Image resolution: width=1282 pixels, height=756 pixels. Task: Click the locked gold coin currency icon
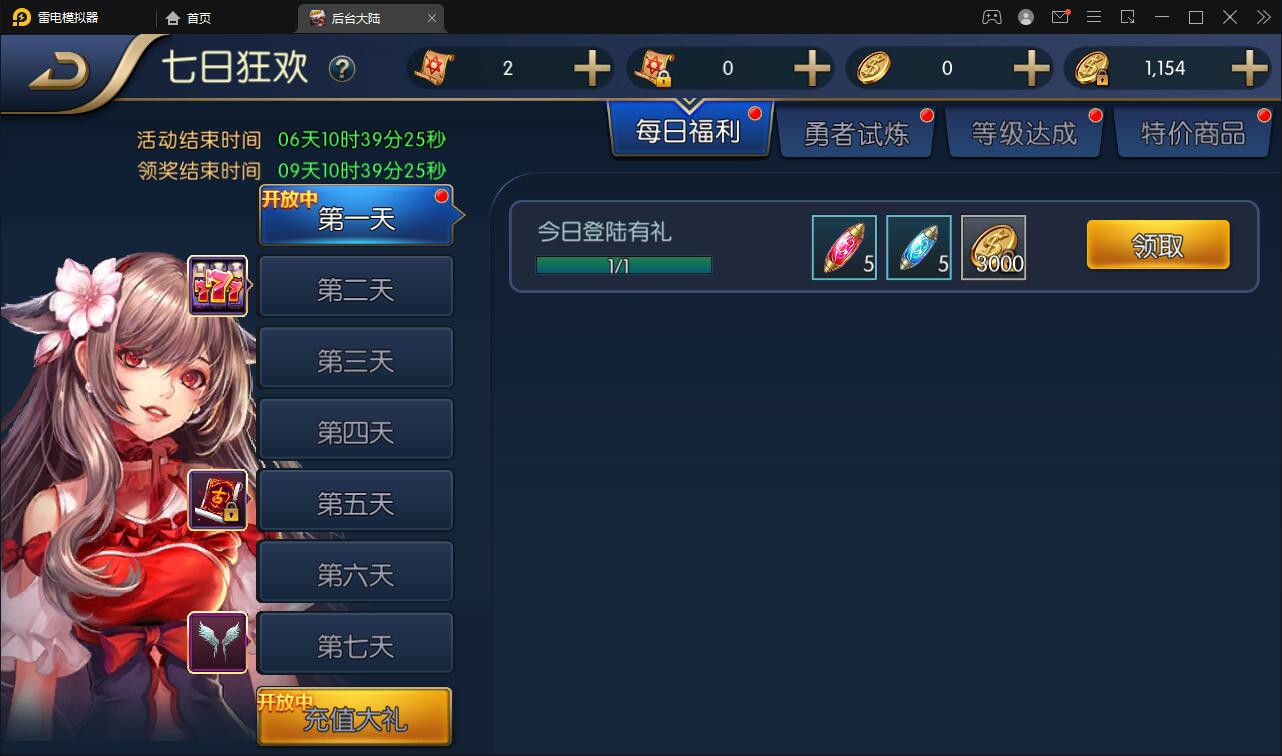pyautogui.click(x=1091, y=68)
